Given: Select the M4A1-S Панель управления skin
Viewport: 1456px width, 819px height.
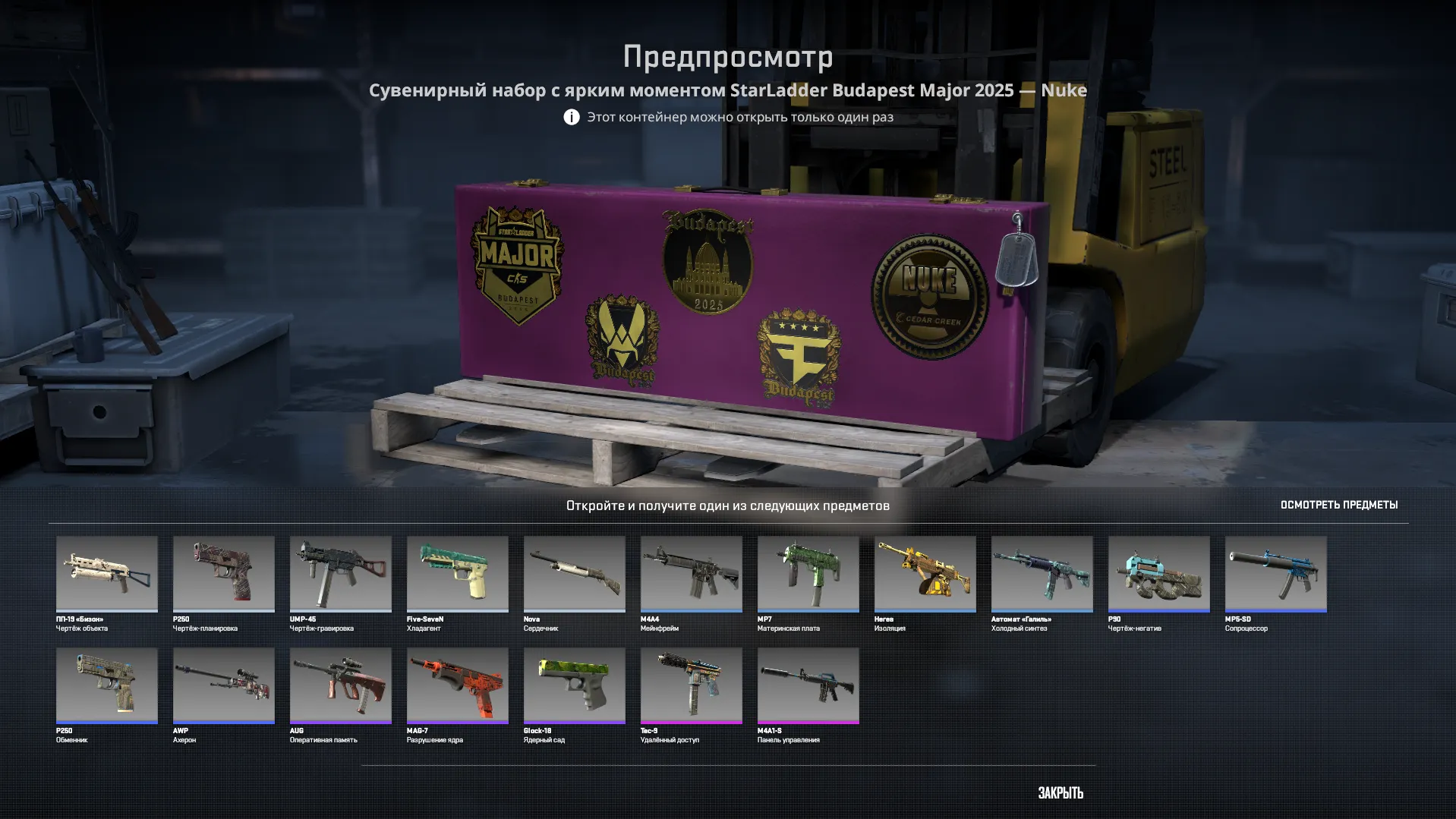Looking at the screenshot, I should click(808, 685).
